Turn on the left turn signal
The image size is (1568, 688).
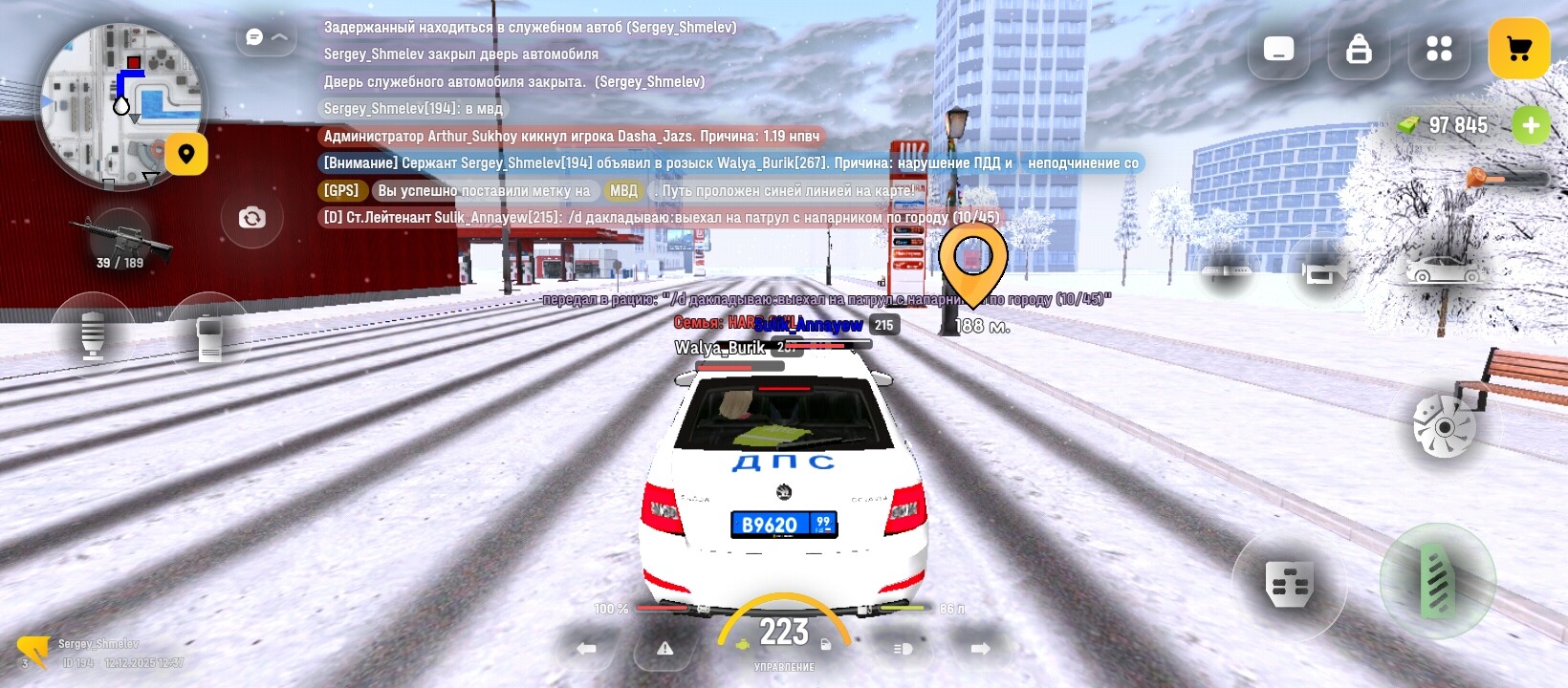click(x=586, y=649)
